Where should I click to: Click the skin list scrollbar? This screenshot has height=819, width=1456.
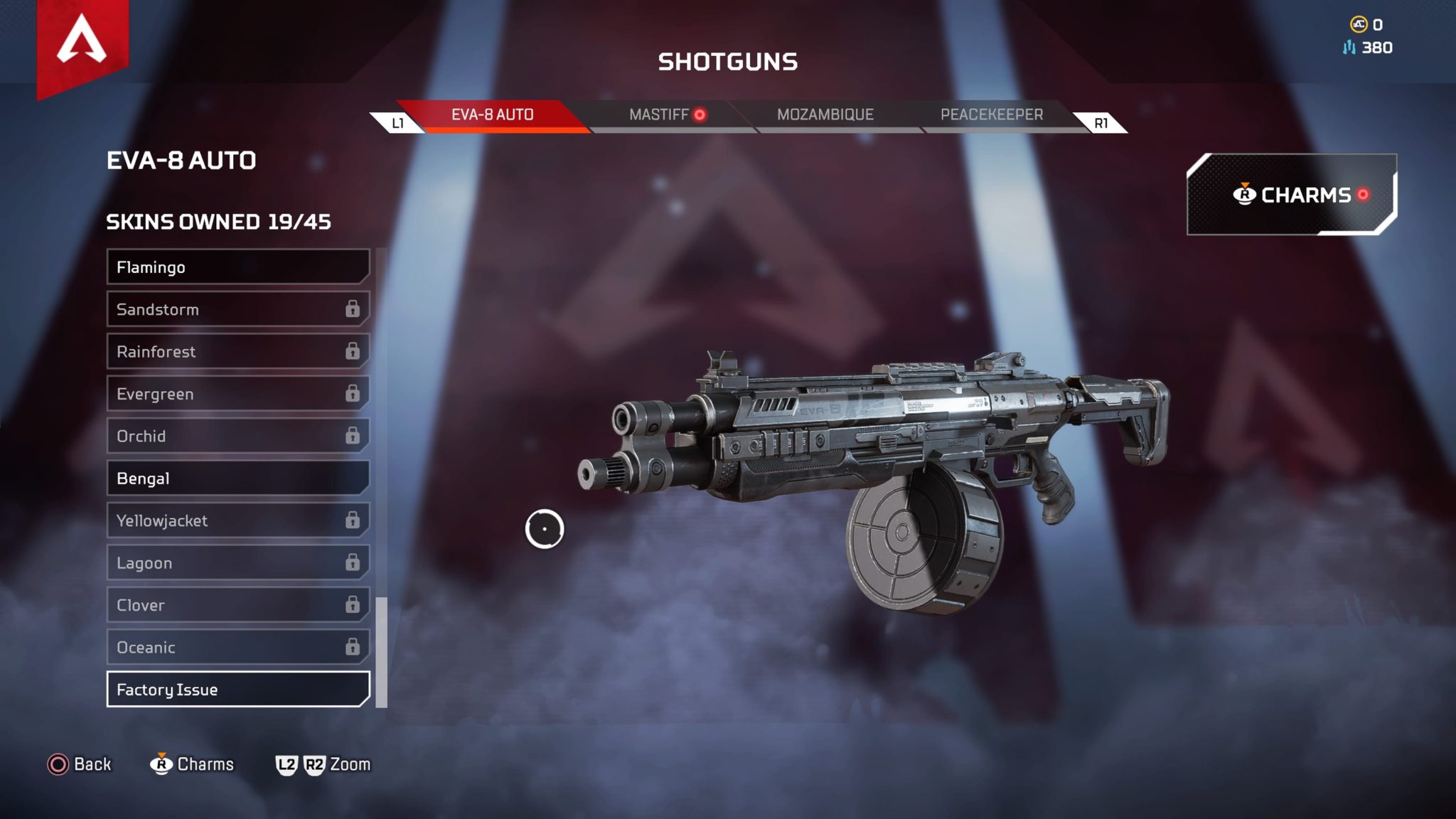(382, 652)
